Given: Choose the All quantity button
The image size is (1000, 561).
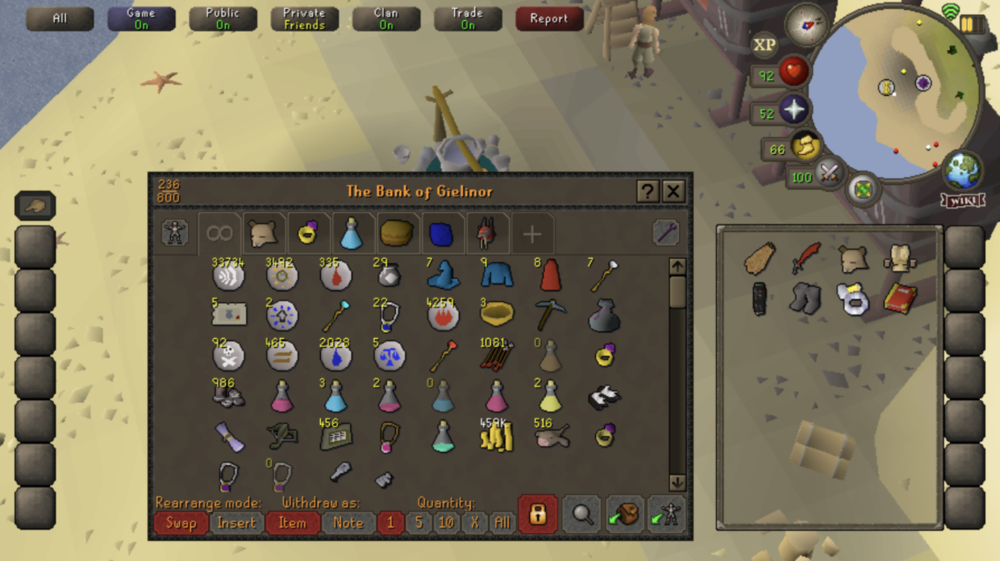Looking at the screenshot, I should click(502, 522).
